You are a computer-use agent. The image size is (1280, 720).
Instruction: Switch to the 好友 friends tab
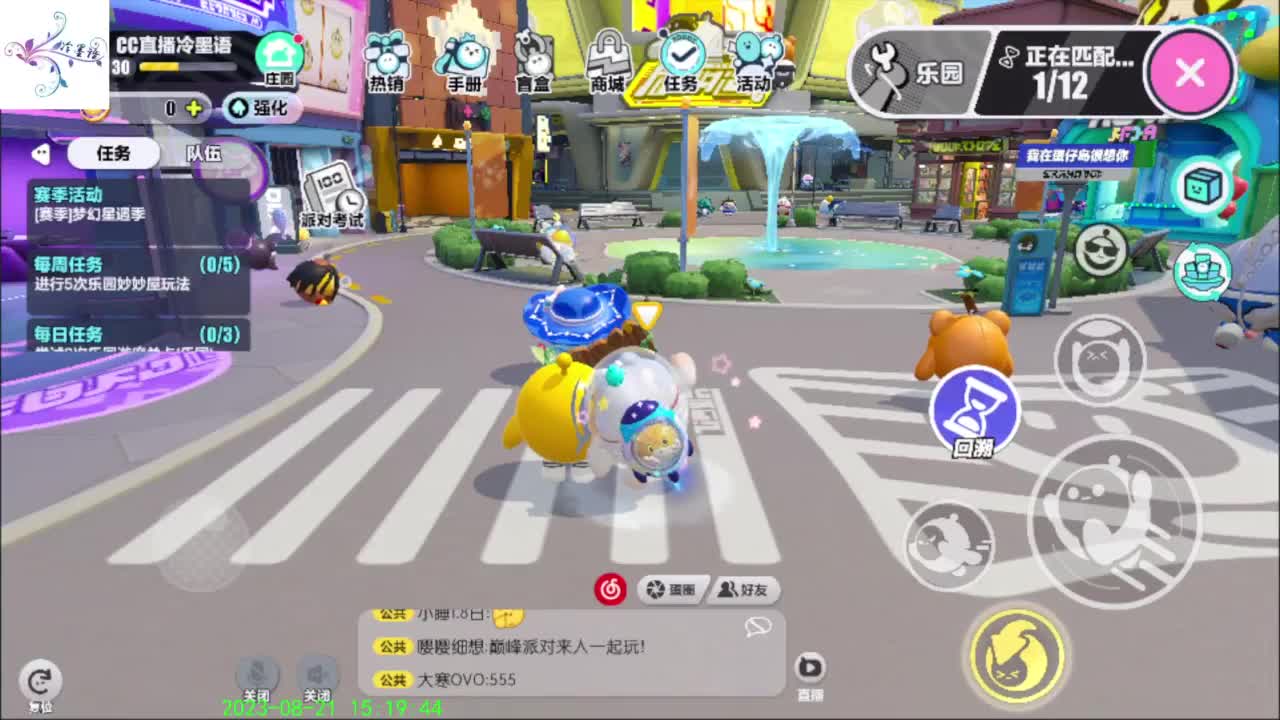[745, 590]
